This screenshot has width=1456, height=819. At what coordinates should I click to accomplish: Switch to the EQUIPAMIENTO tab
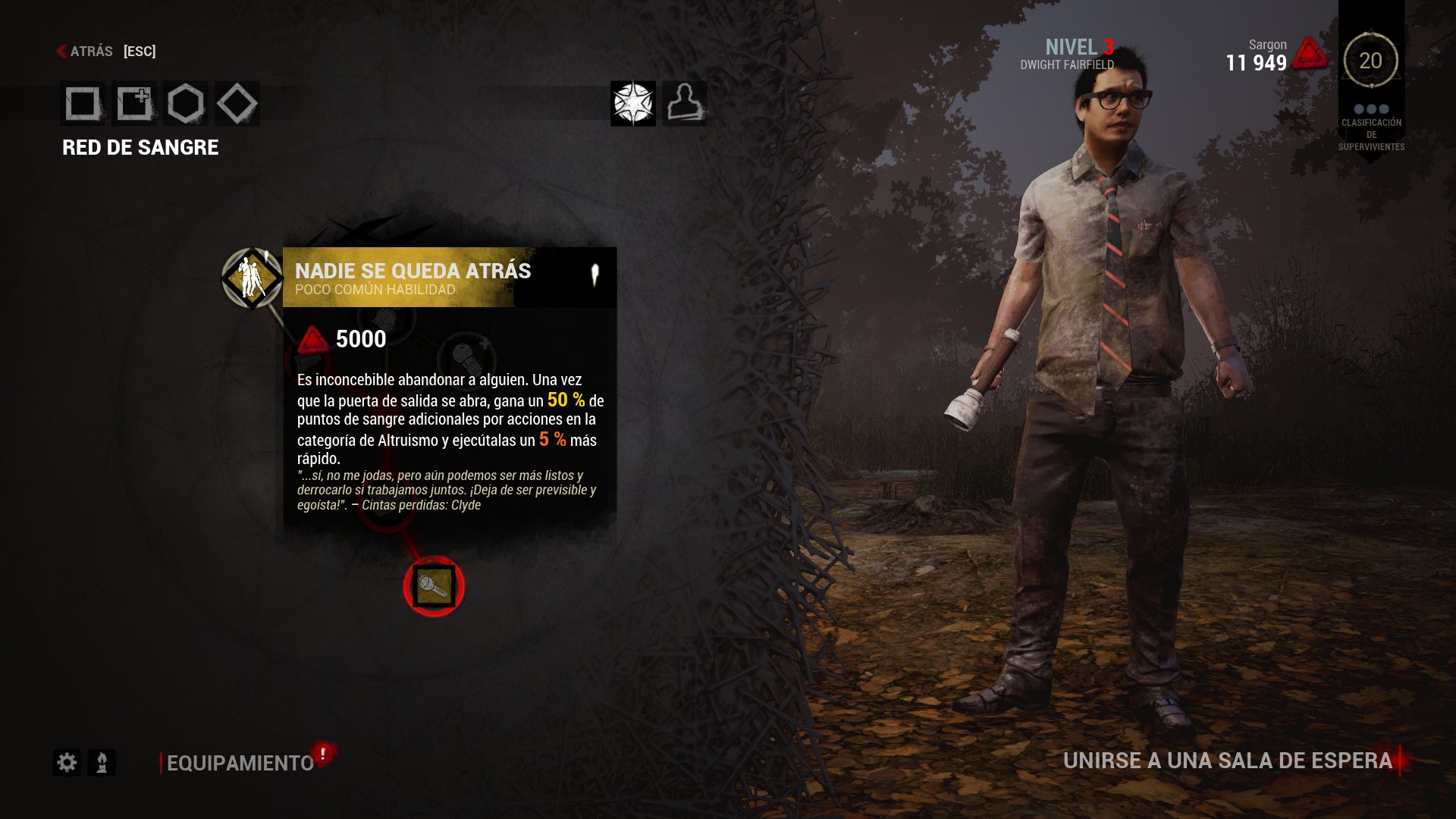click(x=237, y=759)
